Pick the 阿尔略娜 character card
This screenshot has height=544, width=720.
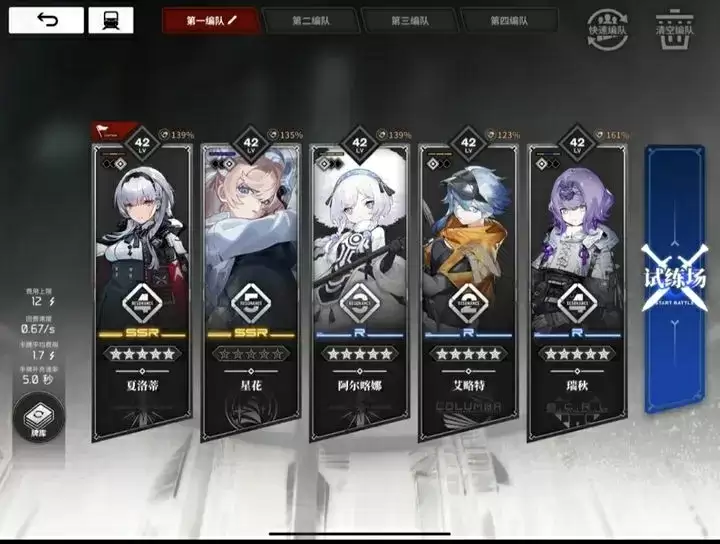[361, 290]
